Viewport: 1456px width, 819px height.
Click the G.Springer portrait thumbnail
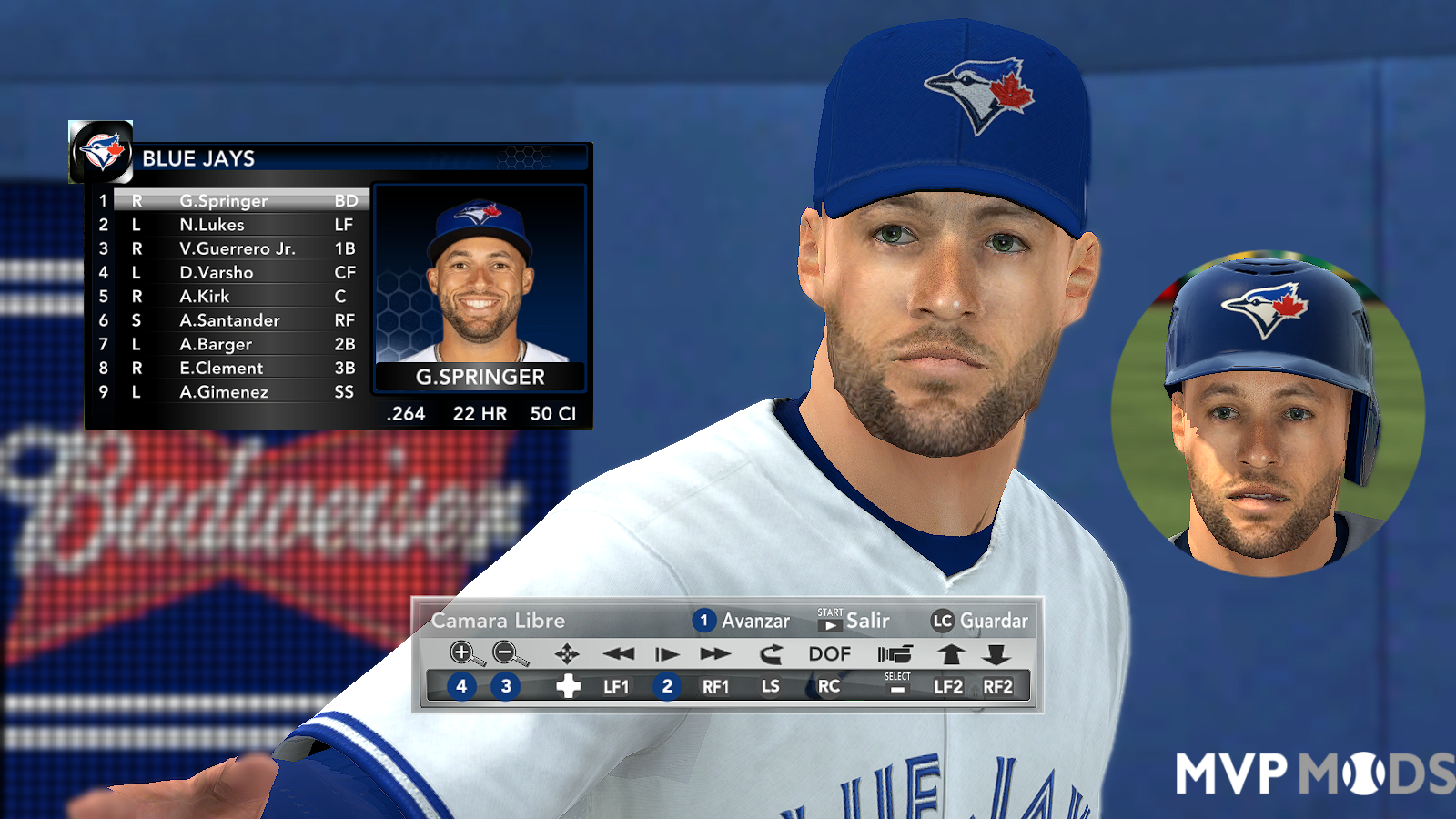480,282
